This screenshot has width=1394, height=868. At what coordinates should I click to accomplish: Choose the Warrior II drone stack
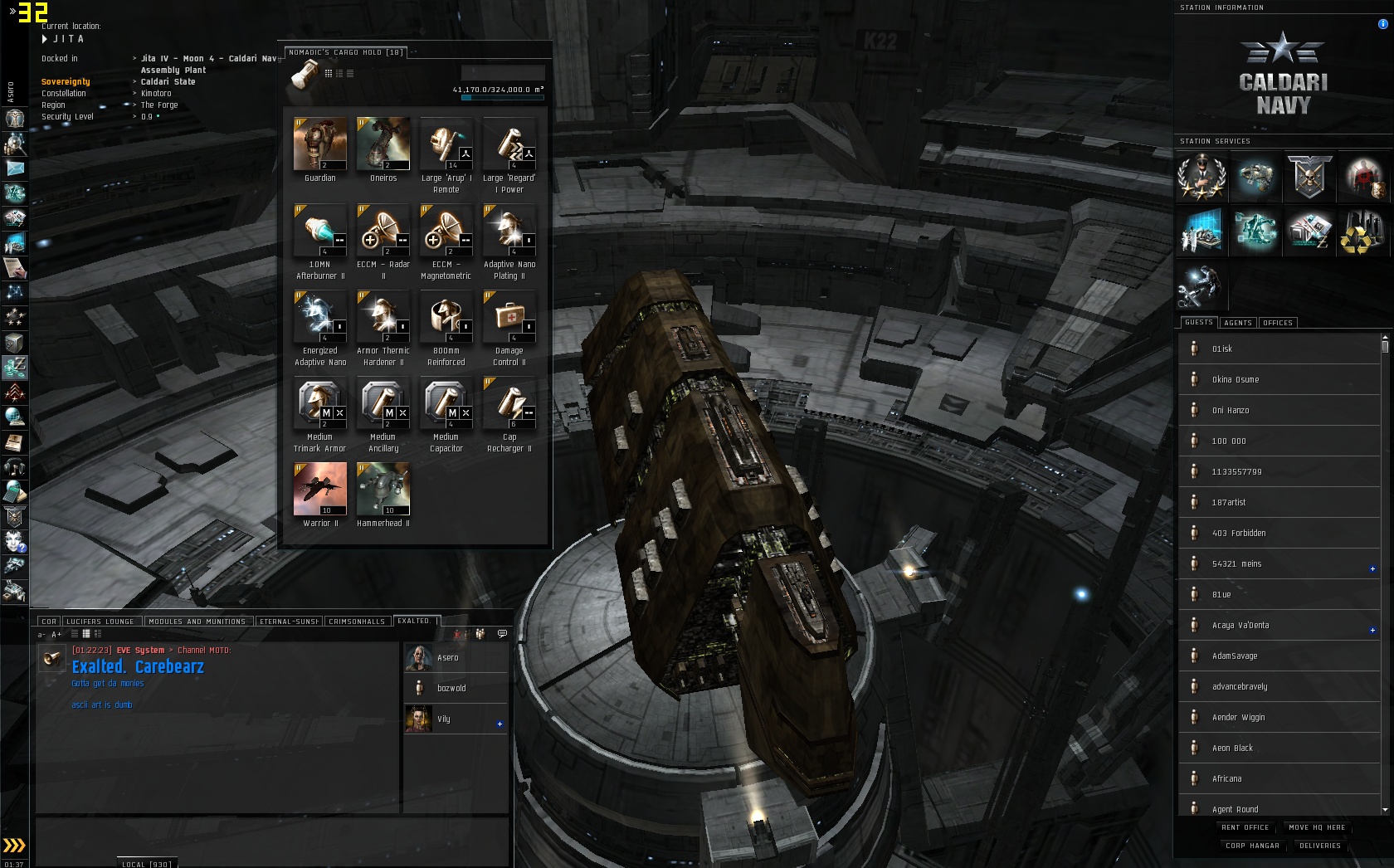click(x=319, y=490)
